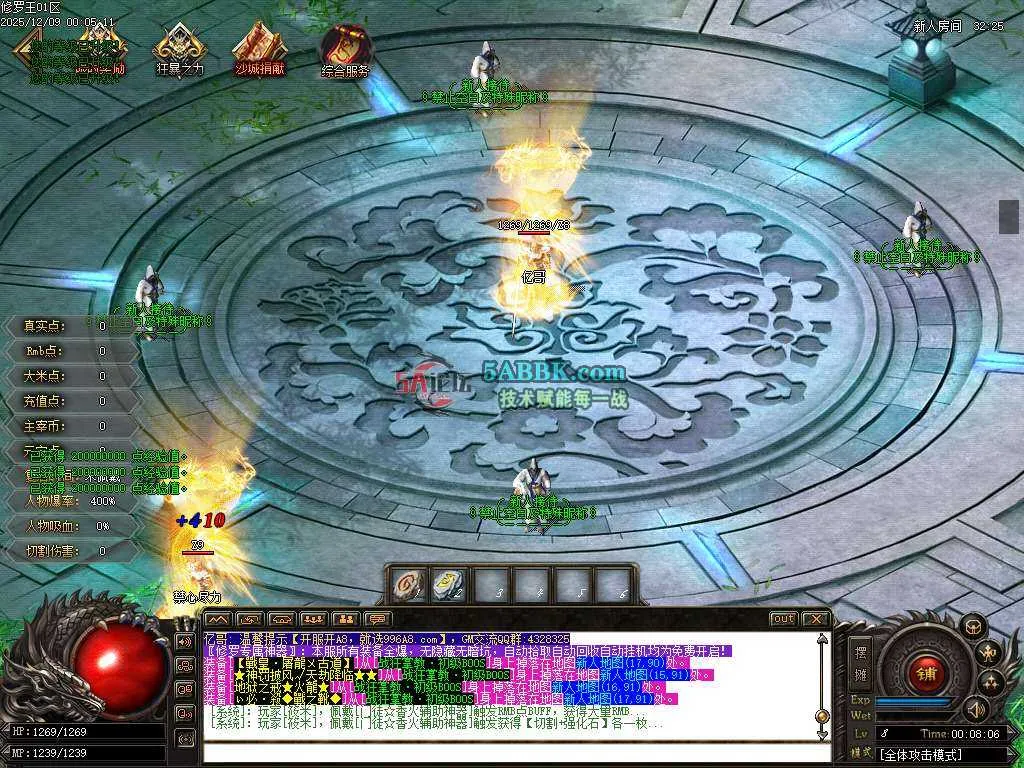
Task: Open the character figure icon
Action: pos(990,653)
